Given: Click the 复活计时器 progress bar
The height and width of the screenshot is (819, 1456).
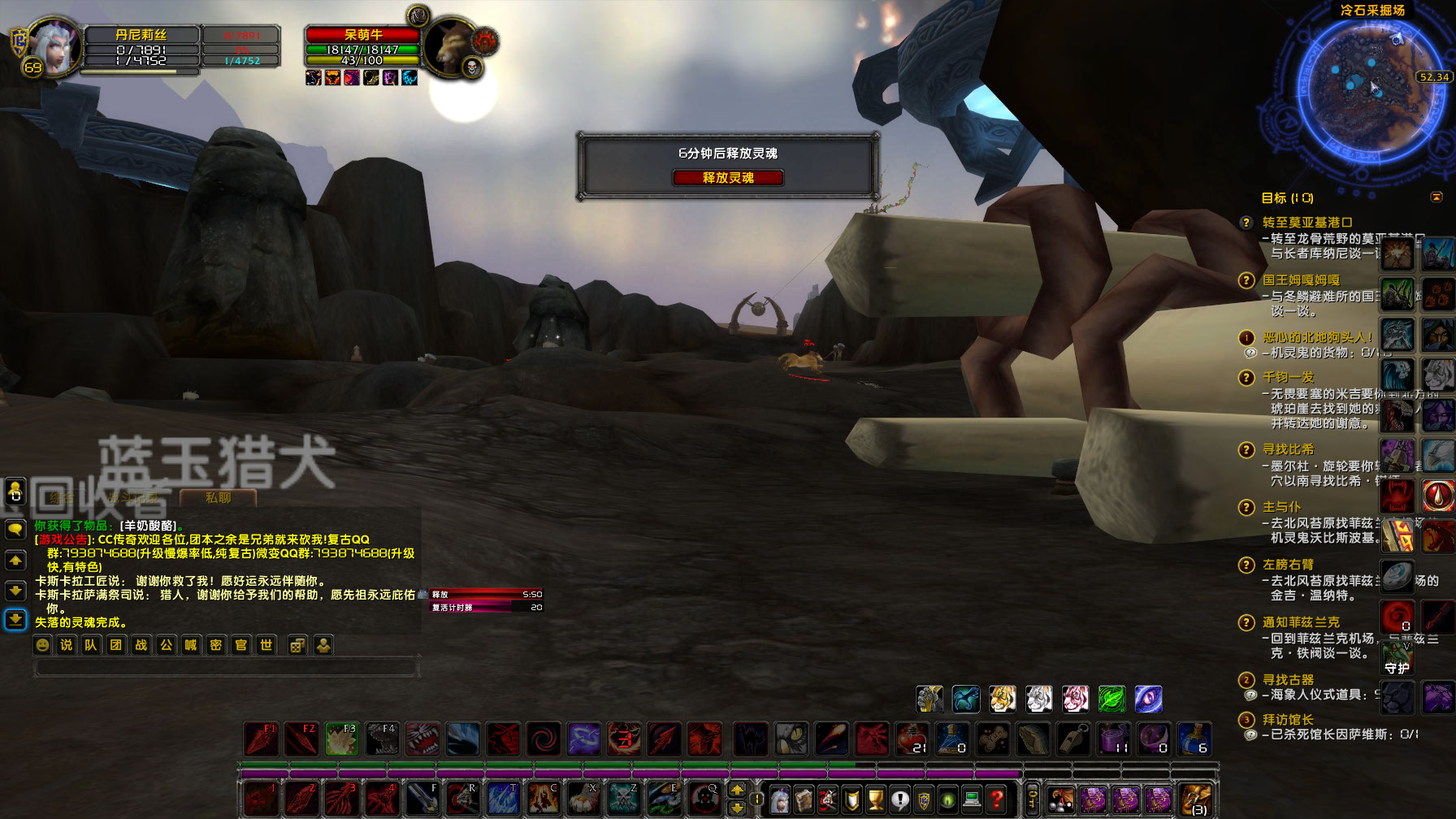Looking at the screenshot, I should (486, 606).
